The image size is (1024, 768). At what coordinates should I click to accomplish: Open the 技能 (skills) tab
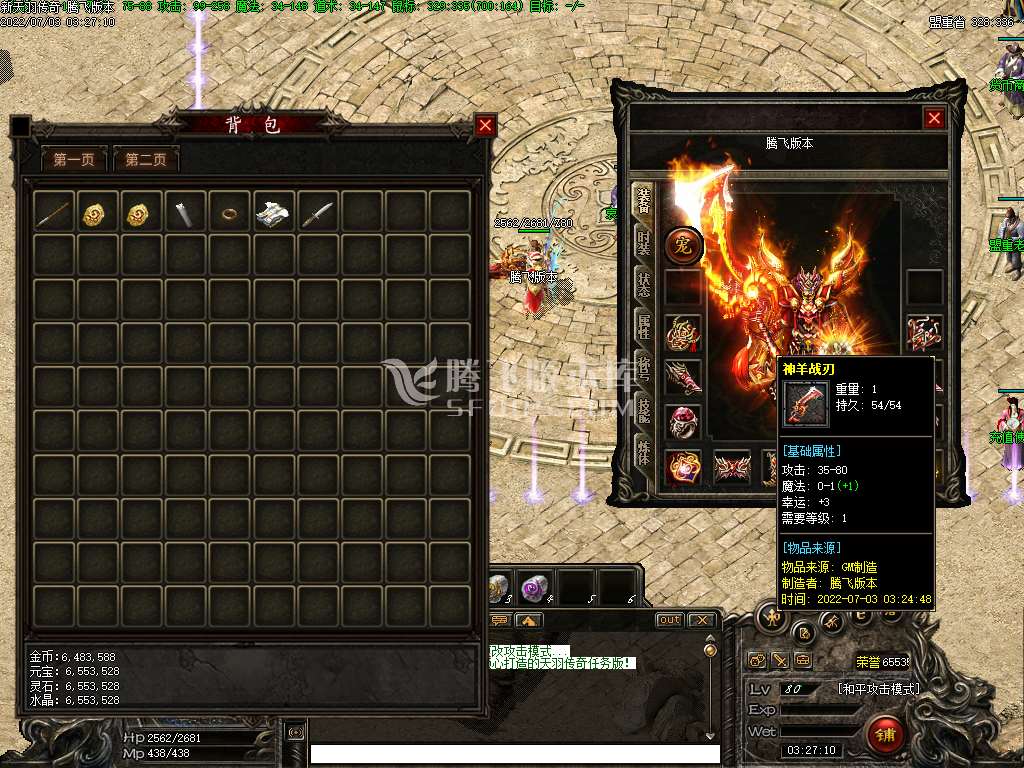643,408
